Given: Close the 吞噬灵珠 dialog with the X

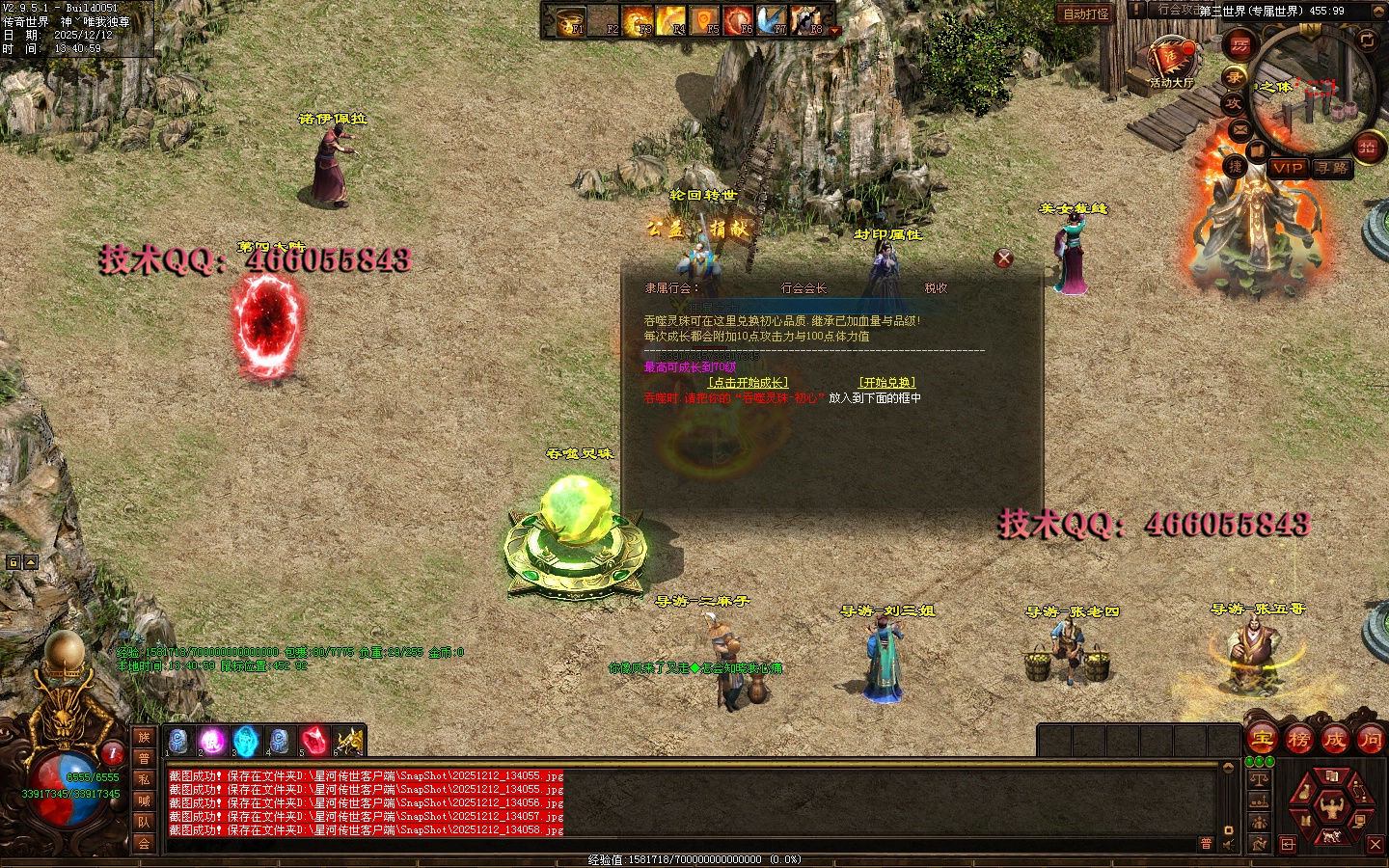Looking at the screenshot, I should pyautogui.click(x=1003, y=258).
